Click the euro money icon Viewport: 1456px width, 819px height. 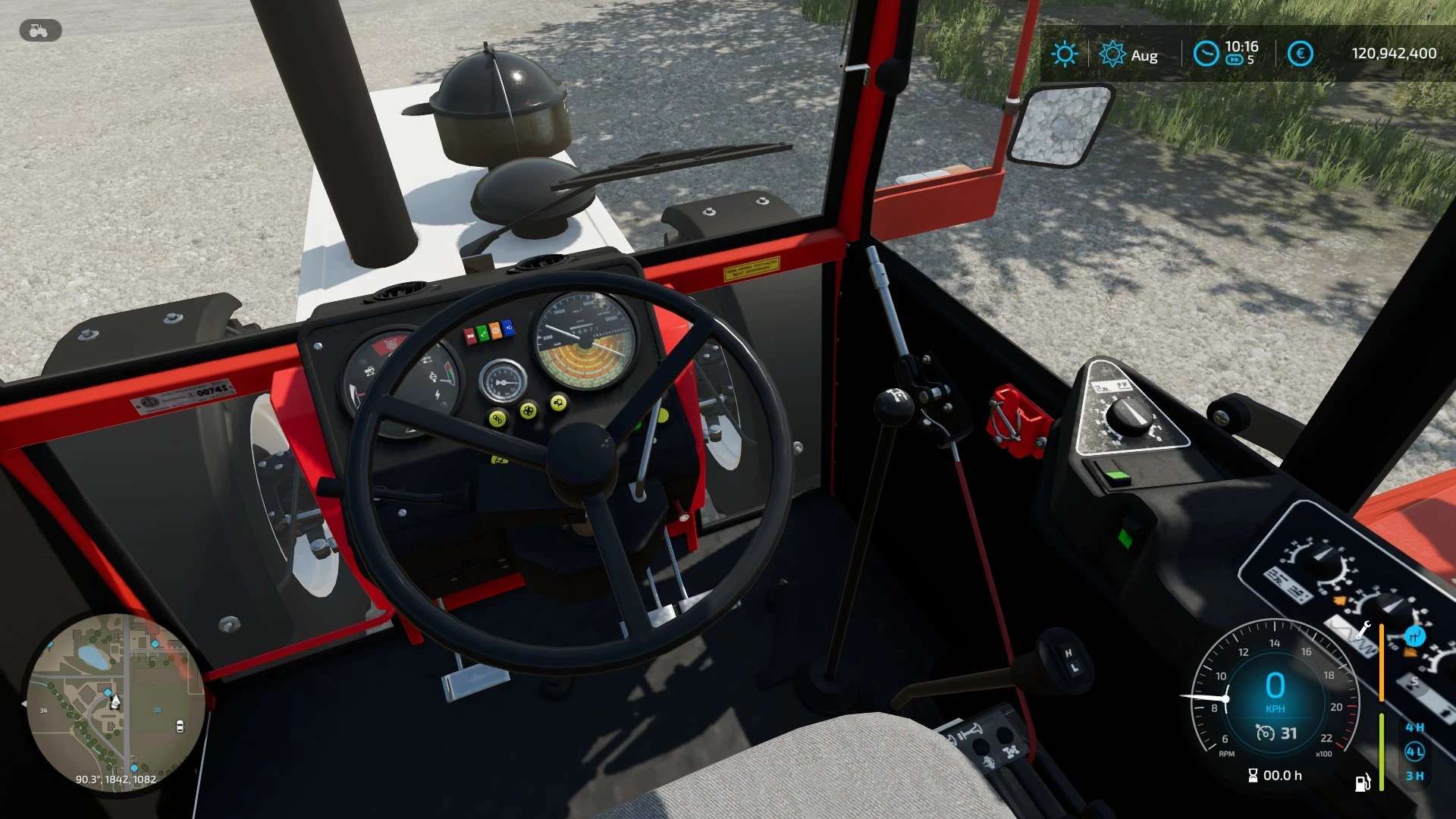pyautogui.click(x=1300, y=54)
